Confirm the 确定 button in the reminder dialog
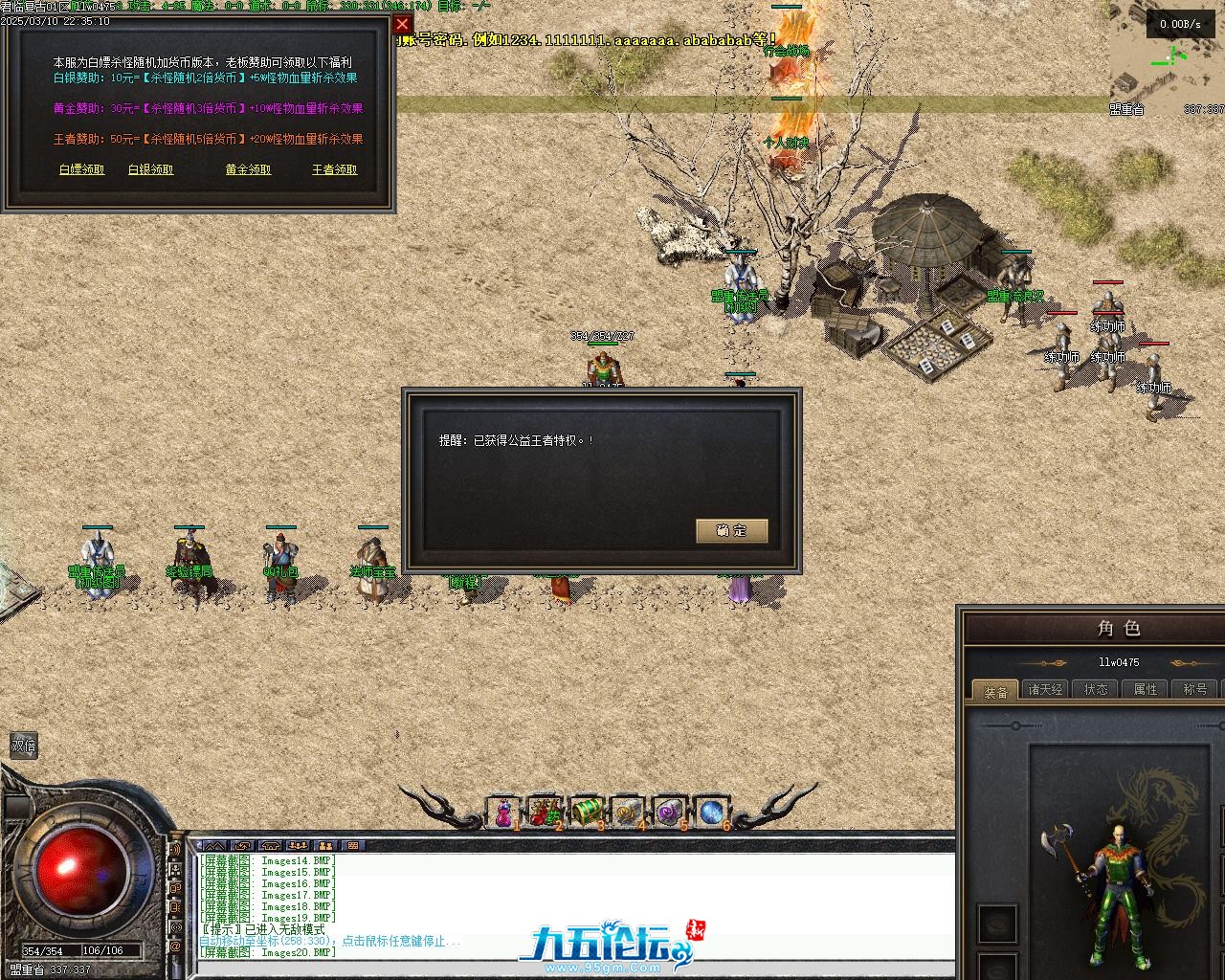The height and width of the screenshot is (980, 1225). click(732, 530)
